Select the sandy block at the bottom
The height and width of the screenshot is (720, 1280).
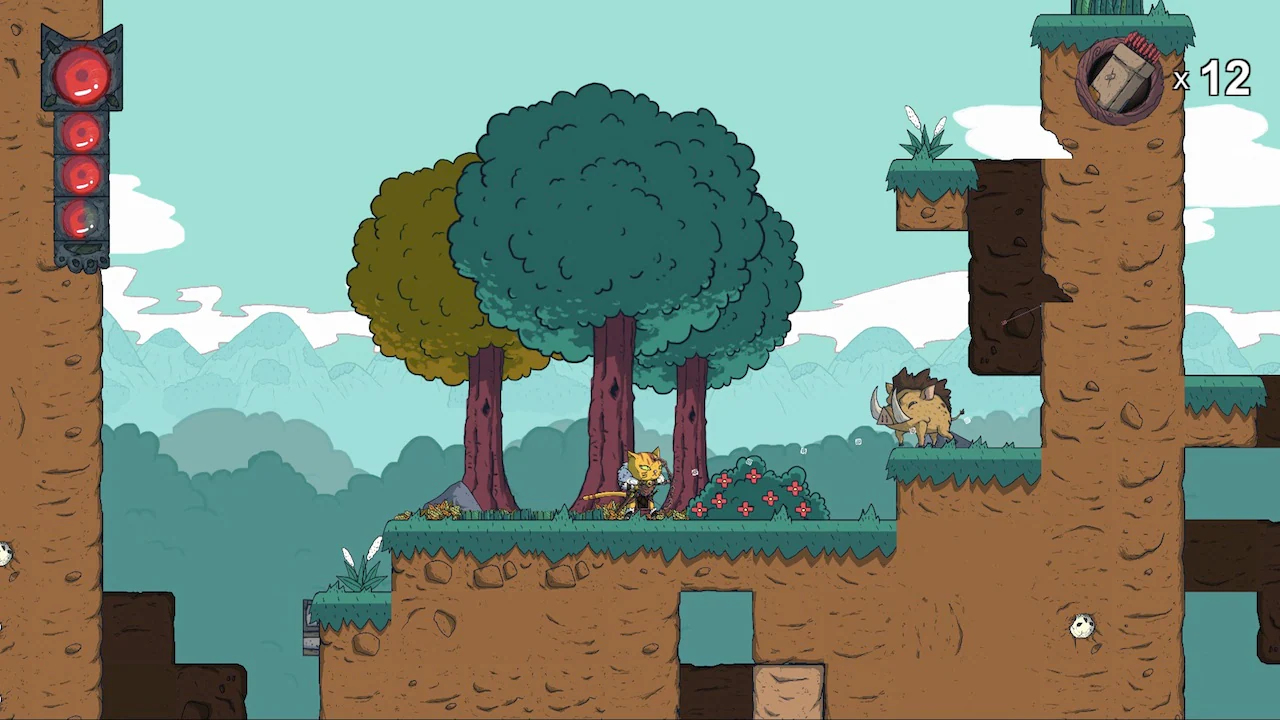790,692
